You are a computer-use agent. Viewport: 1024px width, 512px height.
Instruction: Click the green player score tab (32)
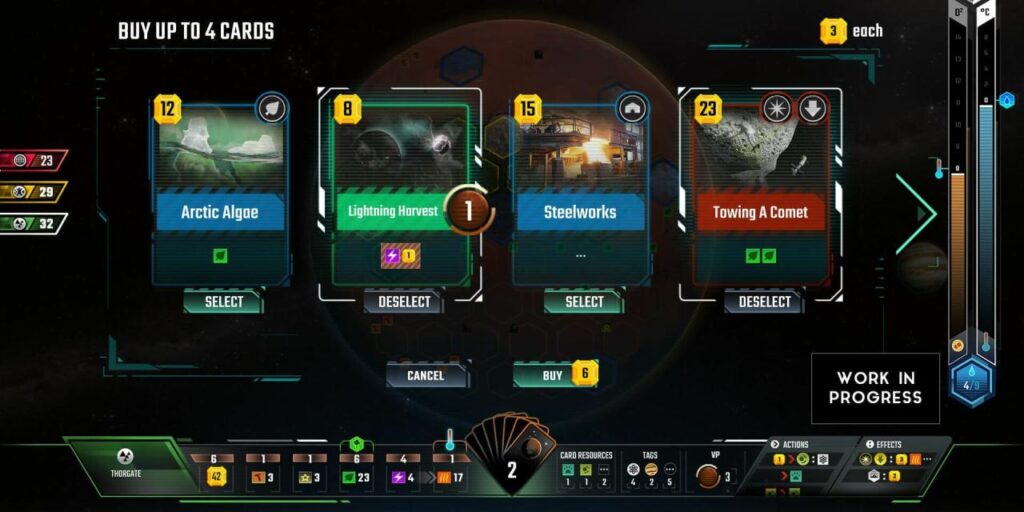35,223
